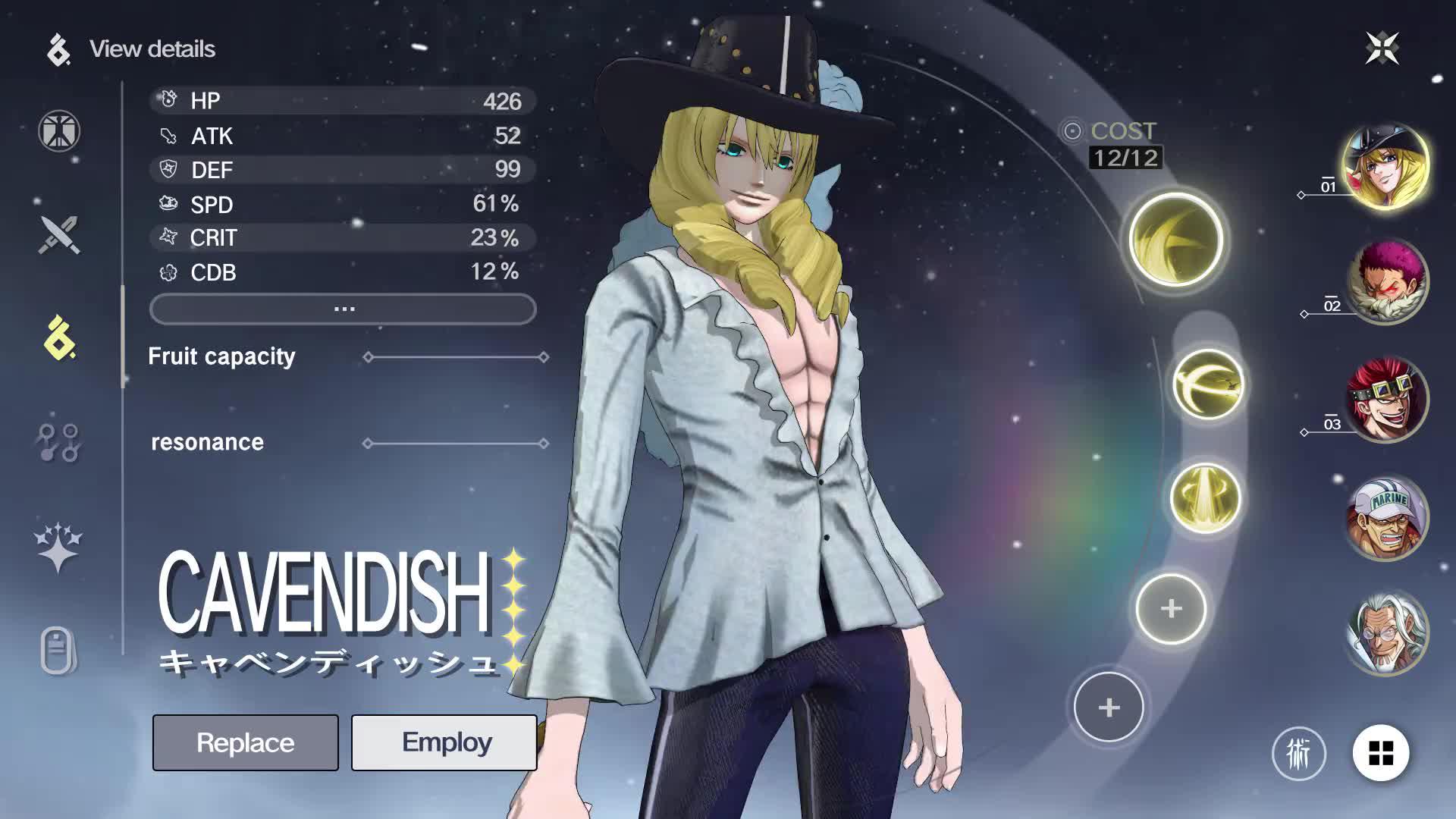Image resolution: width=1456 pixels, height=819 pixels.
Task: Toggle the topmost glowing skill orb
Action: point(1174,241)
